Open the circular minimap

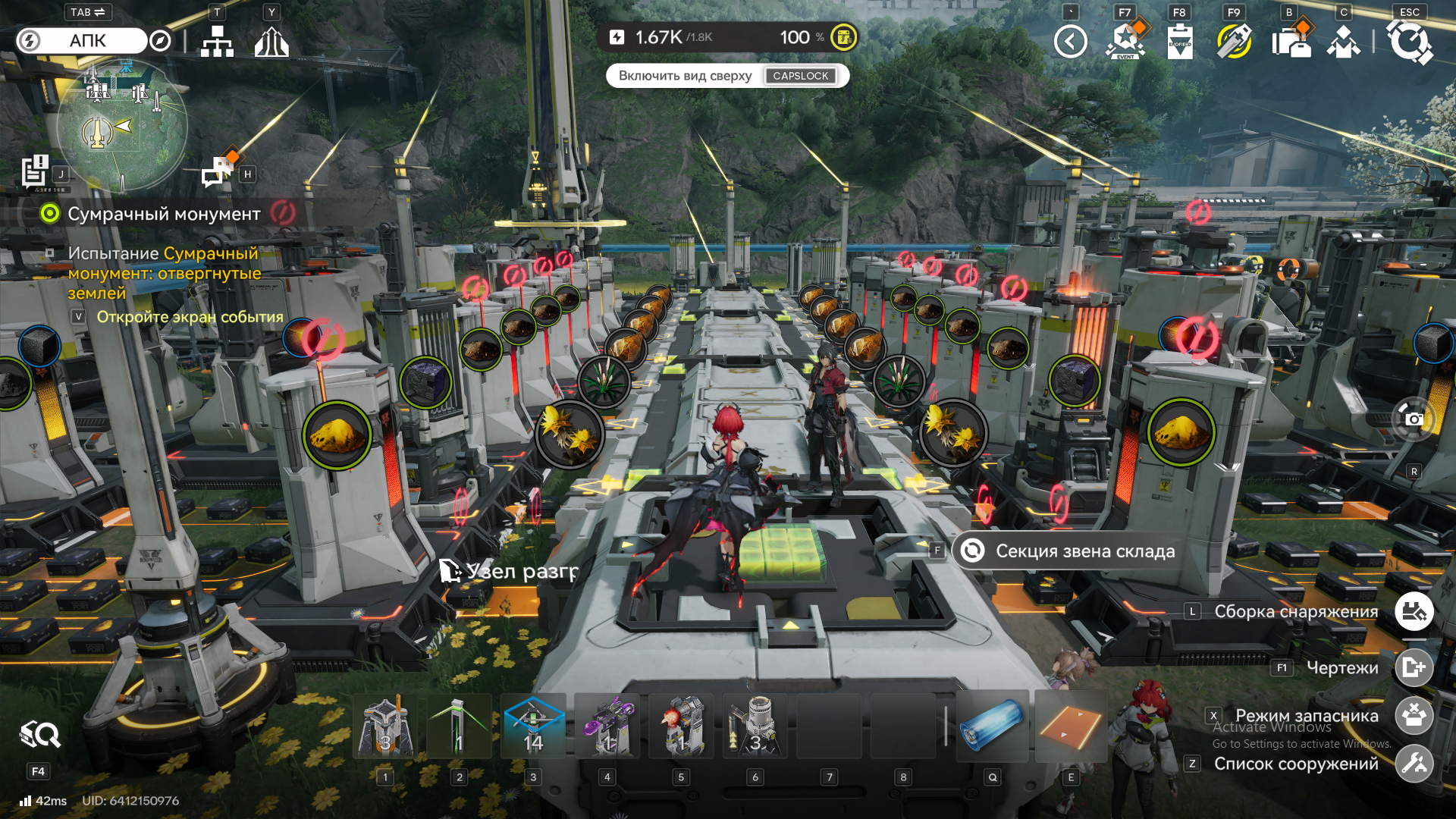tap(121, 125)
